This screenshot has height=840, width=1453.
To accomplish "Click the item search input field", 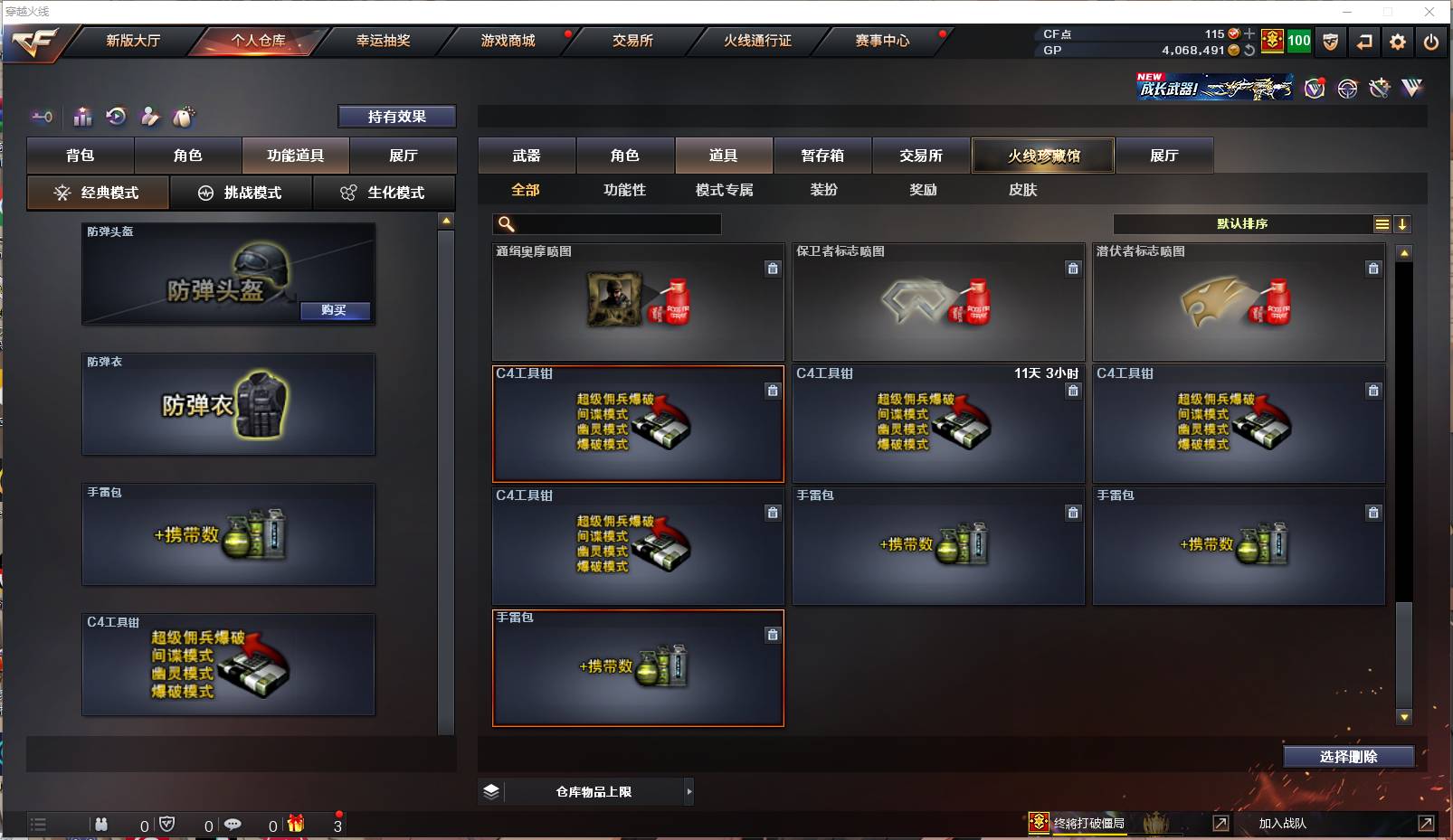I will [606, 223].
